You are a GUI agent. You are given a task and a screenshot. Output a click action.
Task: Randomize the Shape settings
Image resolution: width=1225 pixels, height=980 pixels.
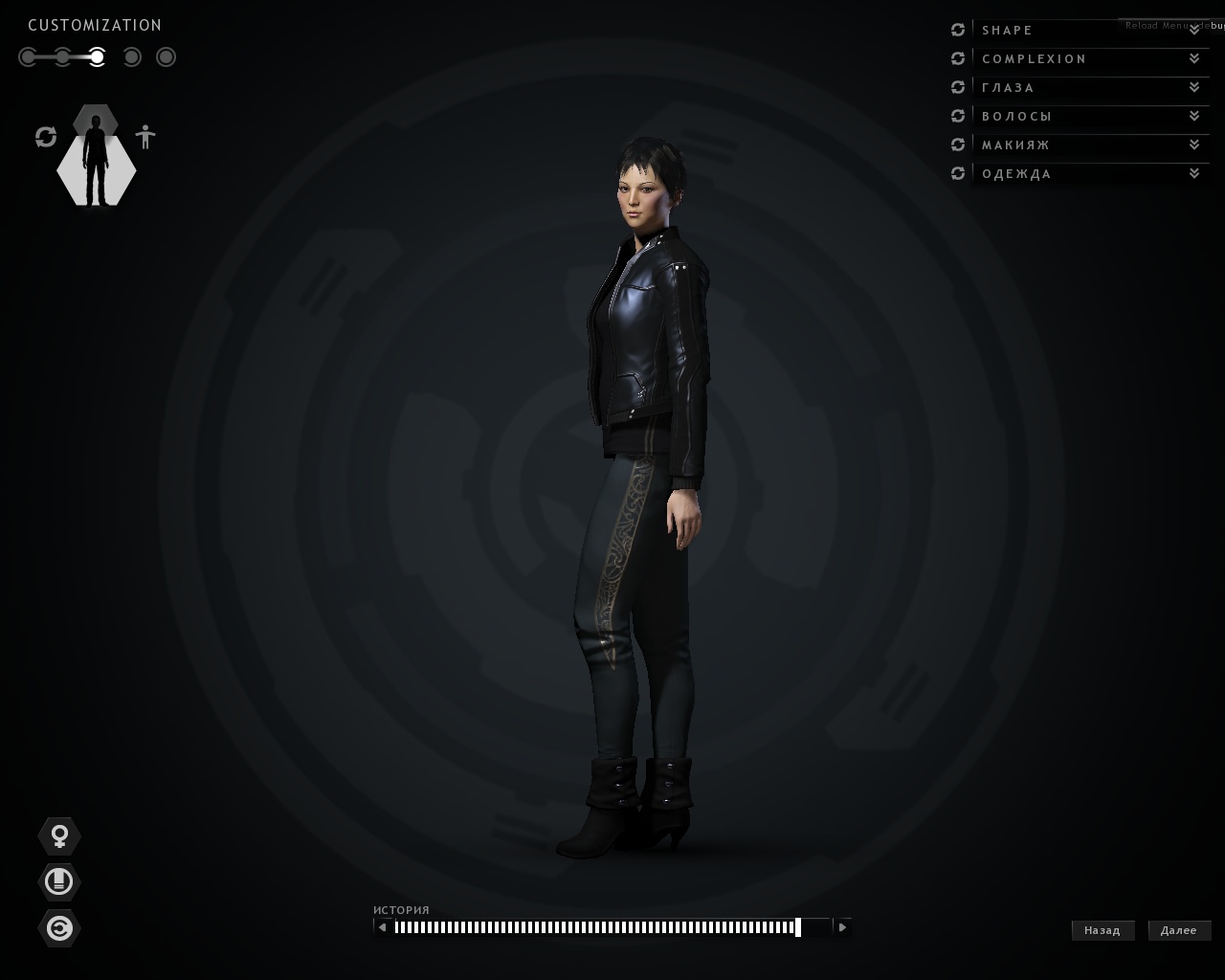point(958,31)
